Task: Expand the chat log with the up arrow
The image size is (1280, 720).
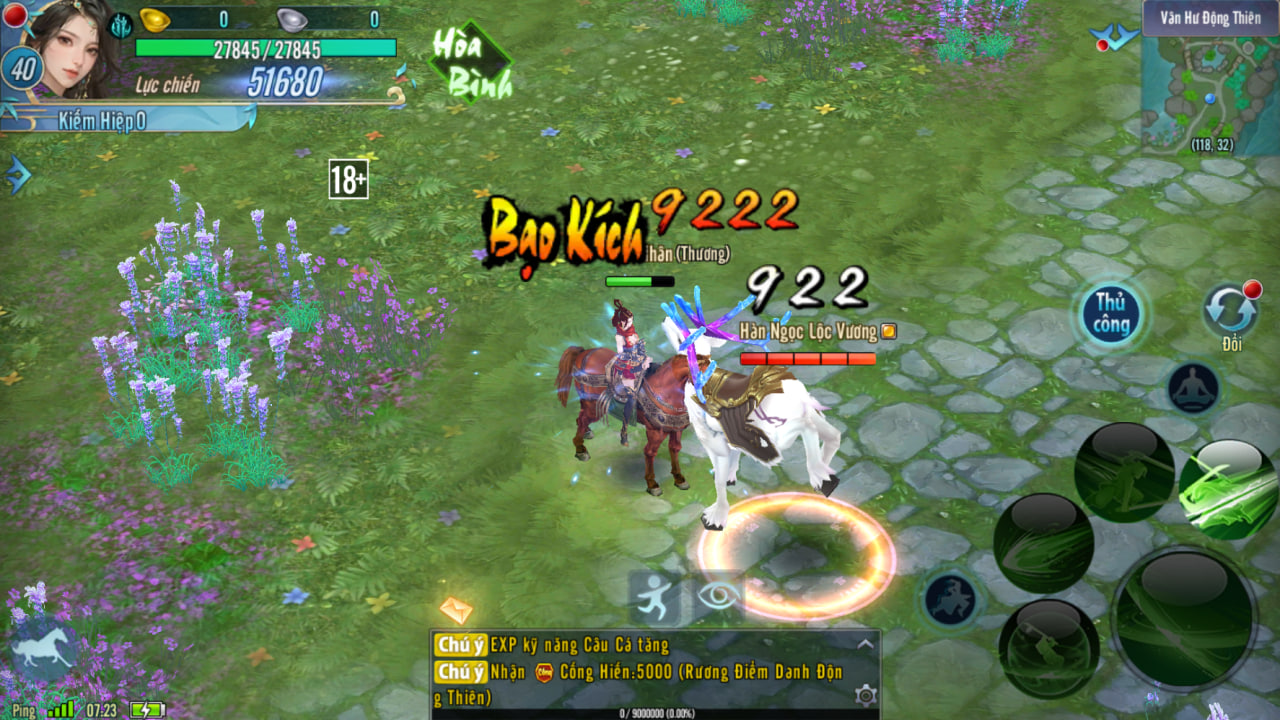Action: (x=865, y=645)
